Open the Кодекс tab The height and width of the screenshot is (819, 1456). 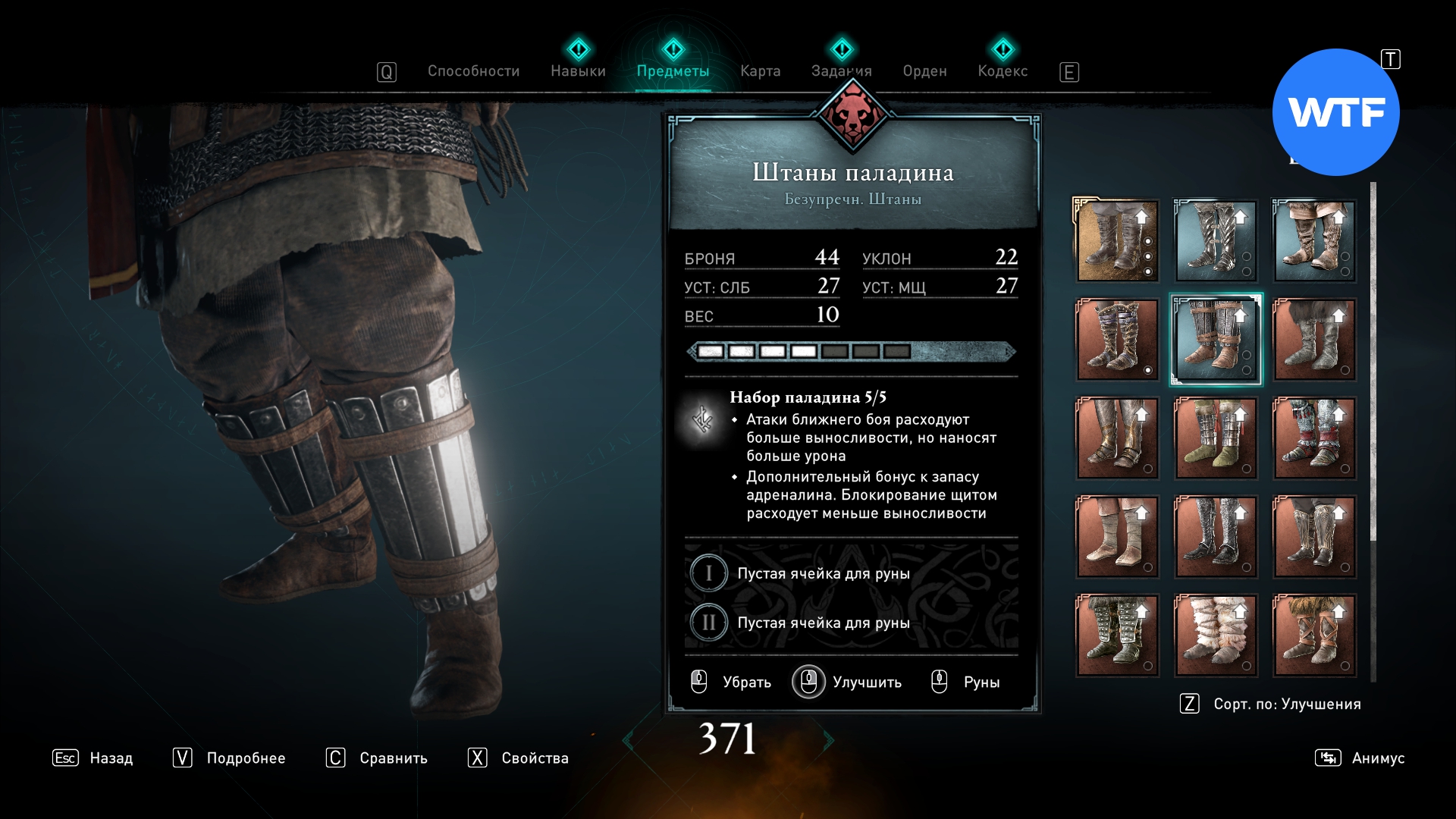[x=1003, y=71]
